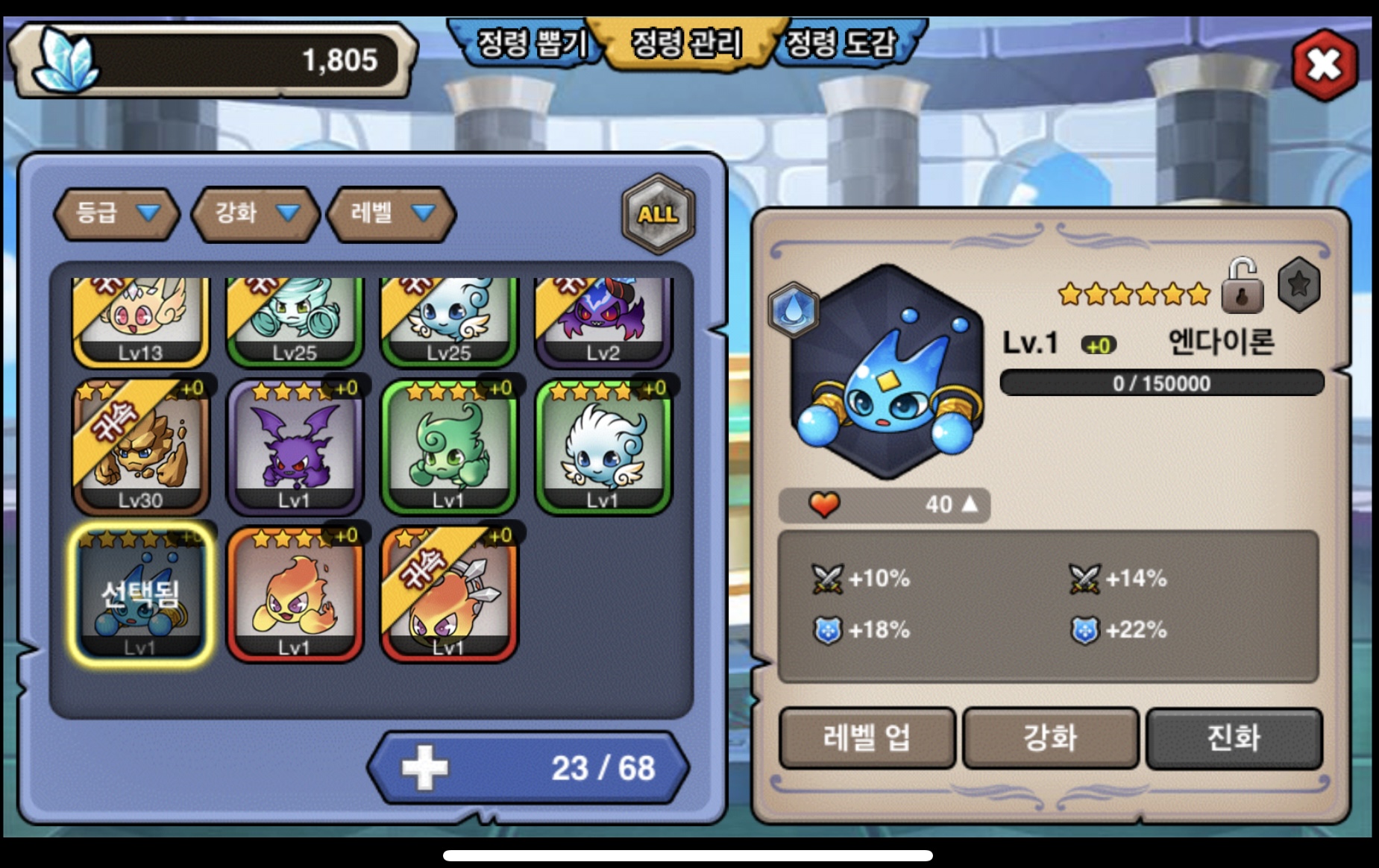Choose the flame spirit with 귀속 ribbon
This screenshot has height=868, width=1379.
[449, 594]
